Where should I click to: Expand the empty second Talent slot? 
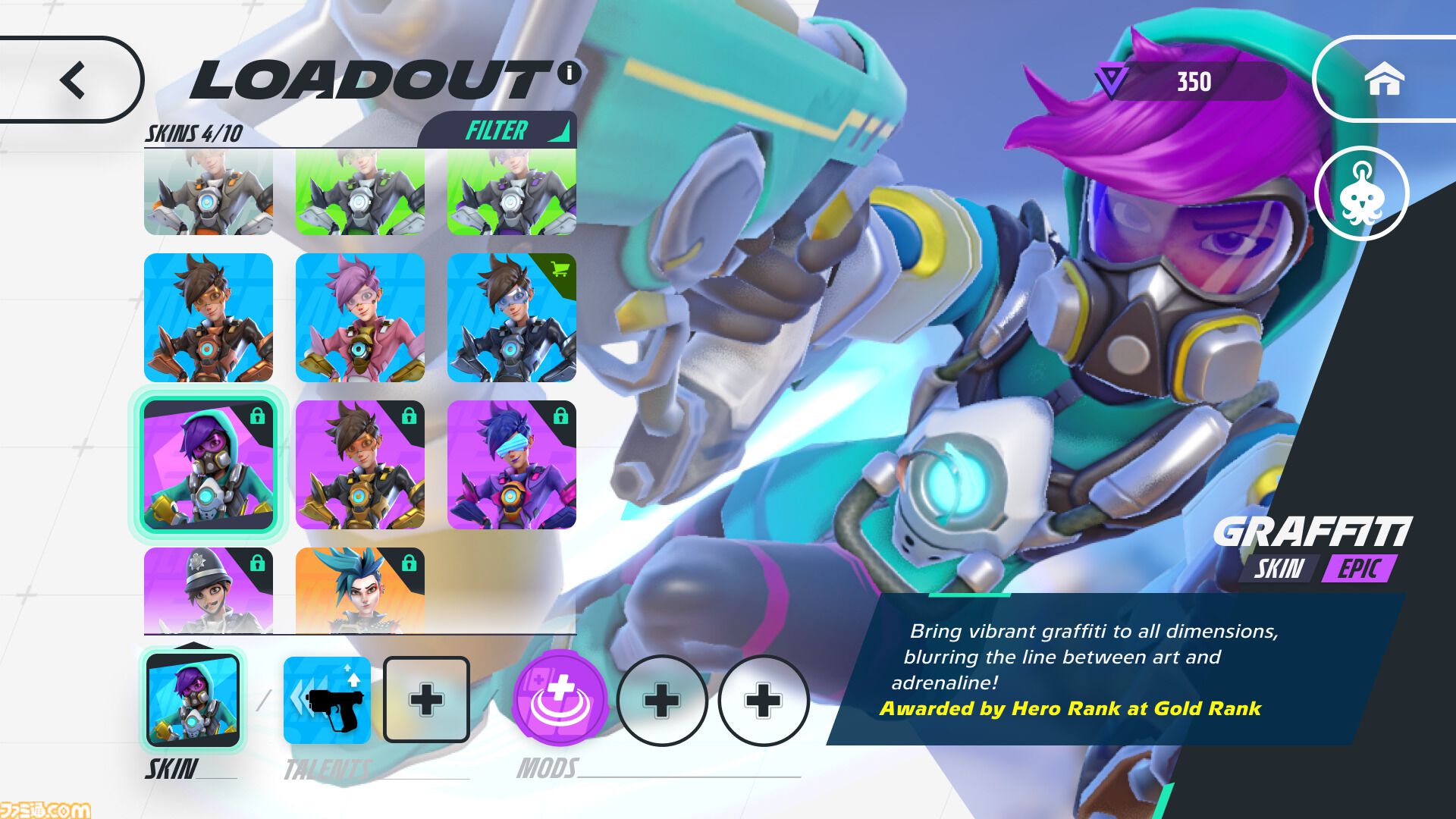click(426, 699)
